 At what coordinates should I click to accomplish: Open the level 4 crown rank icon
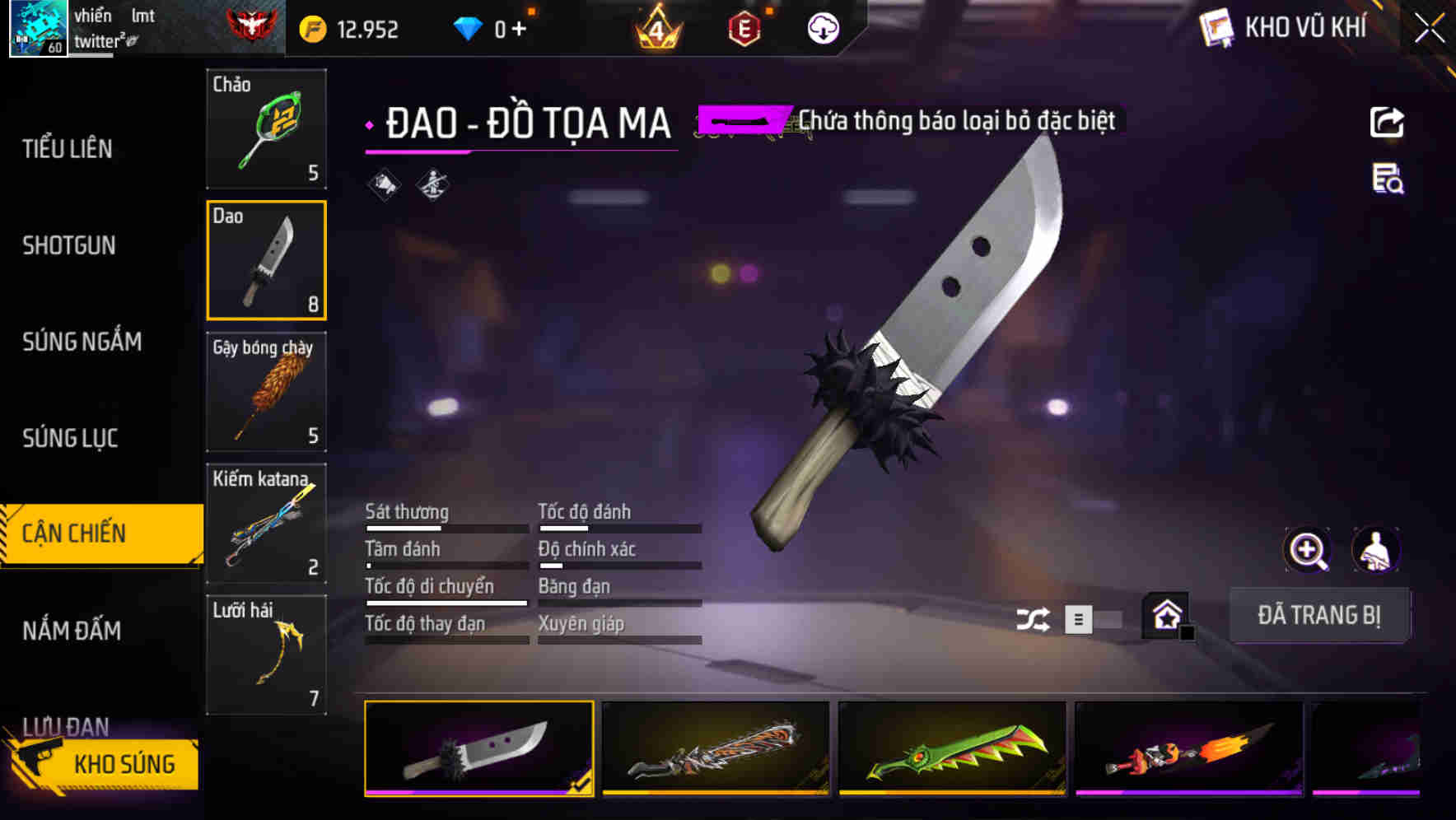click(x=655, y=27)
